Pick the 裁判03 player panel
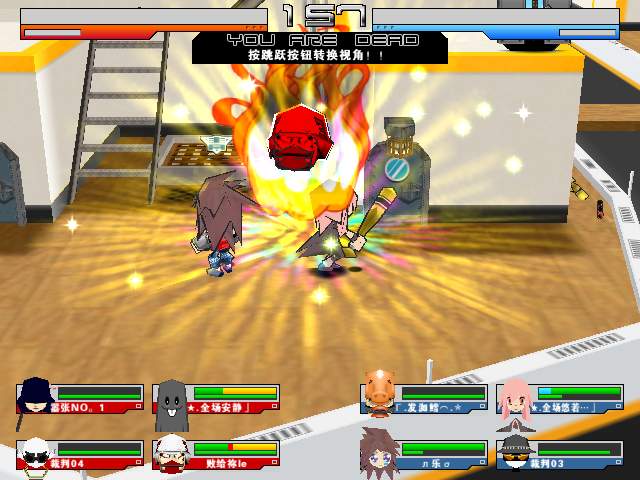The image size is (640, 480). (x=560, y=455)
